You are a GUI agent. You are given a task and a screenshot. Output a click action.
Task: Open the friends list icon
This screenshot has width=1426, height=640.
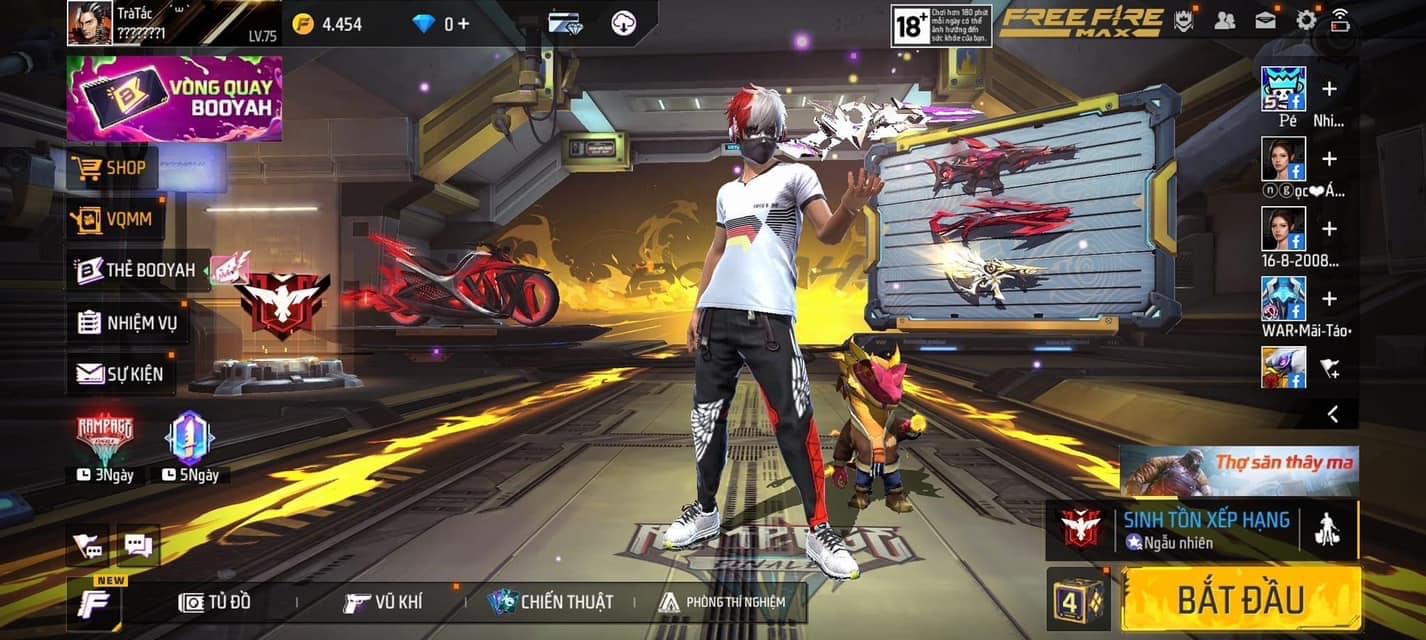1224,20
